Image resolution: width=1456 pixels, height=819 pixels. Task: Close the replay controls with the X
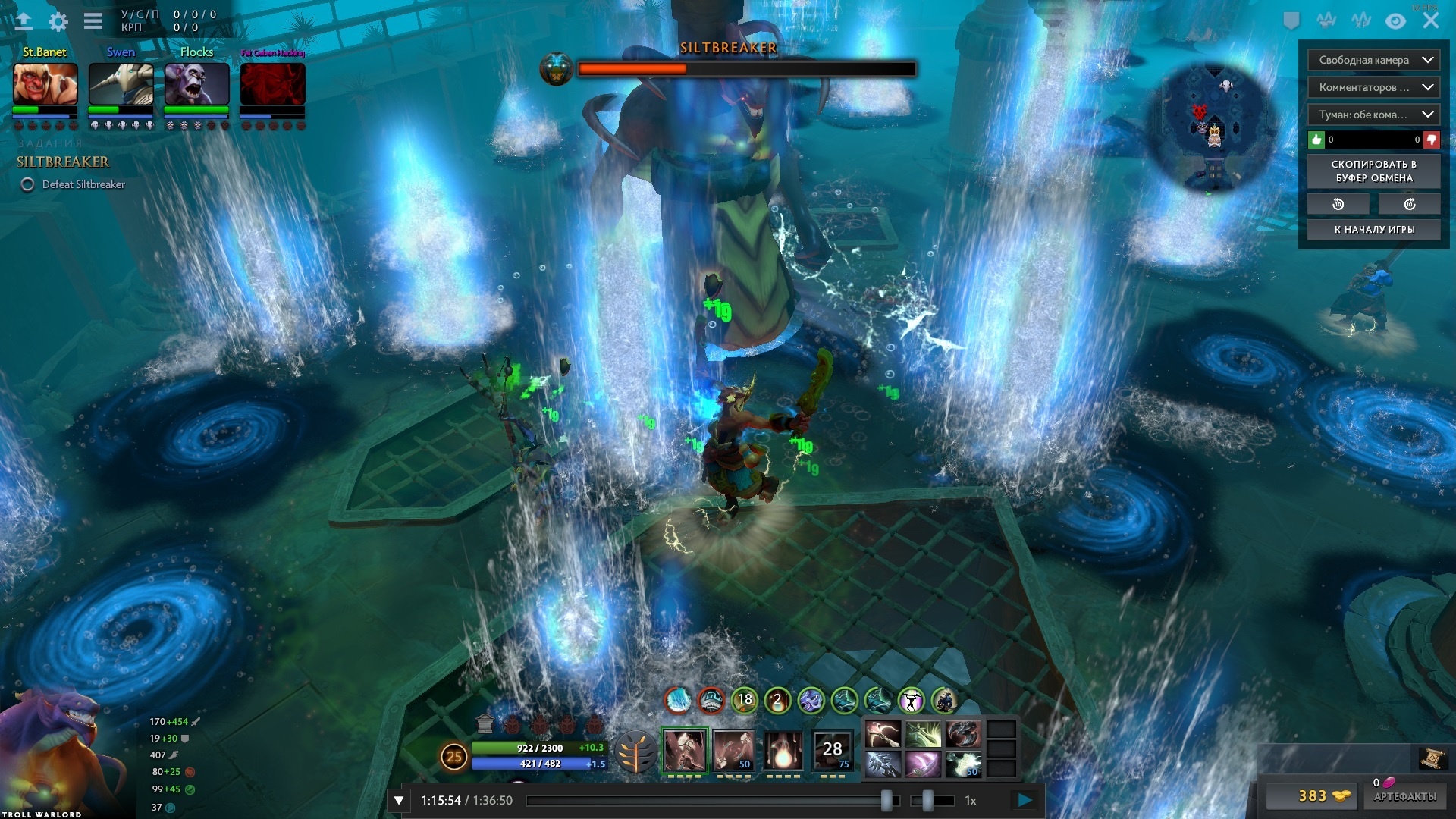click(x=1430, y=20)
